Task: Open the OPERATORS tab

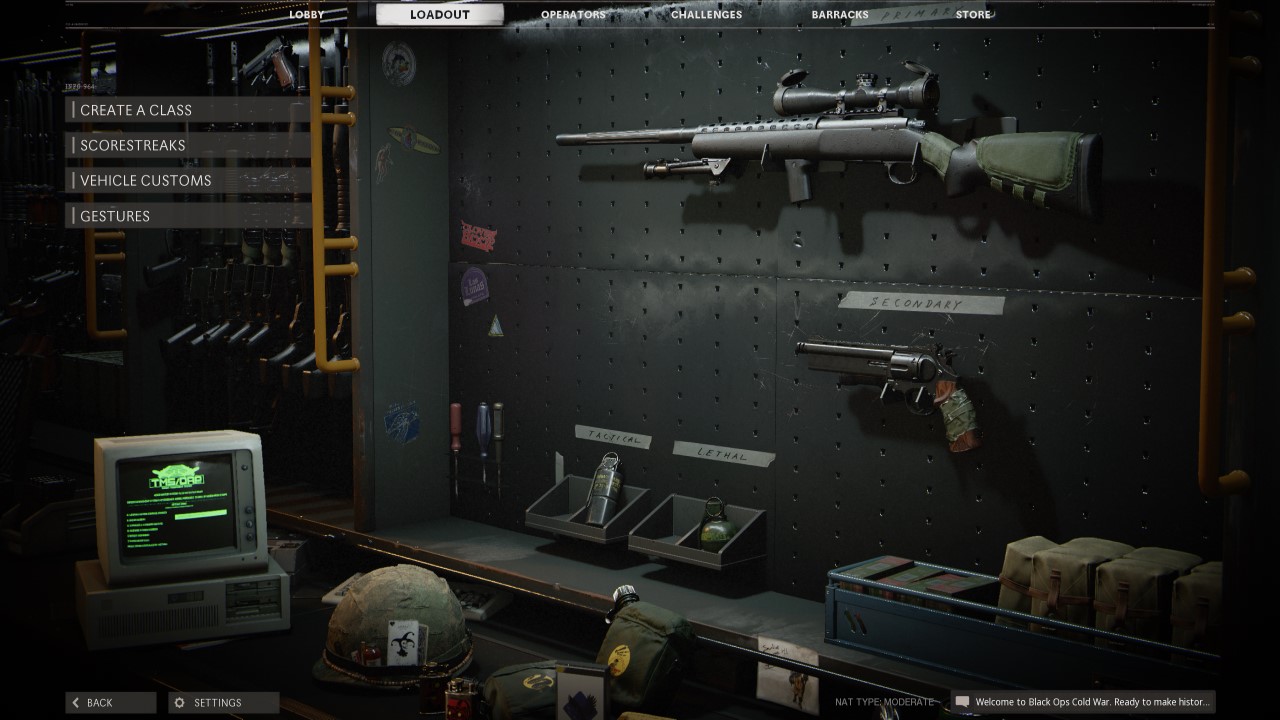Action: pyautogui.click(x=572, y=14)
